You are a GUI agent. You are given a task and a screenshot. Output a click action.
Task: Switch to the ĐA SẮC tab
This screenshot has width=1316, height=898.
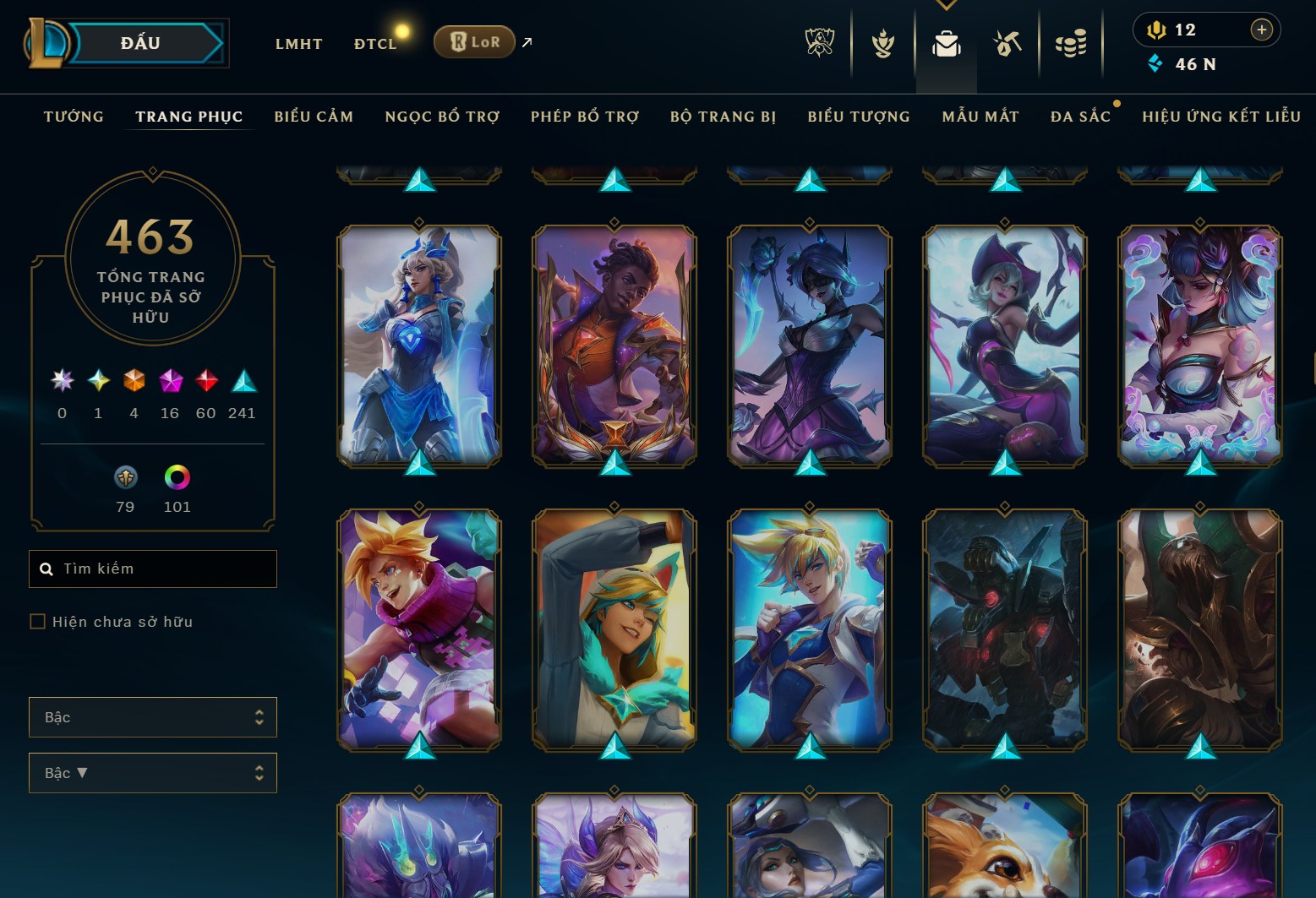pyautogui.click(x=1080, y=117)
